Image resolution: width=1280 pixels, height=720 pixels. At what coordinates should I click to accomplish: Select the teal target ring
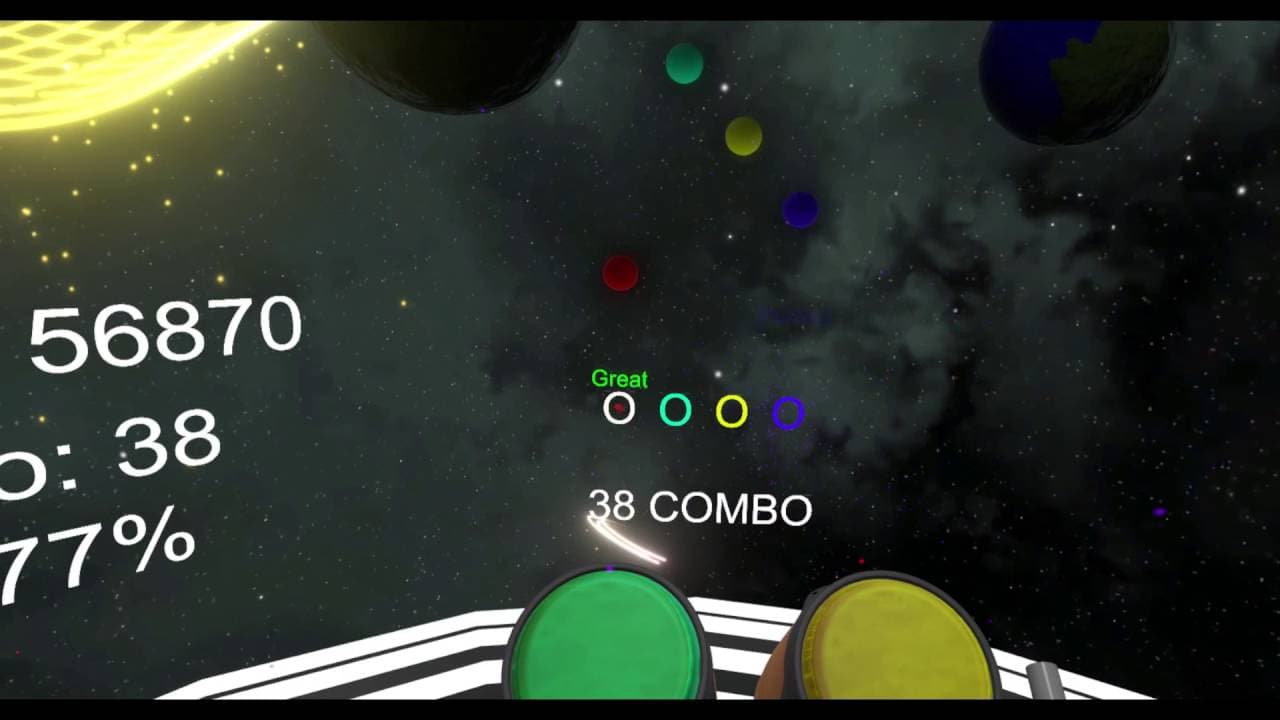point(677,409)
